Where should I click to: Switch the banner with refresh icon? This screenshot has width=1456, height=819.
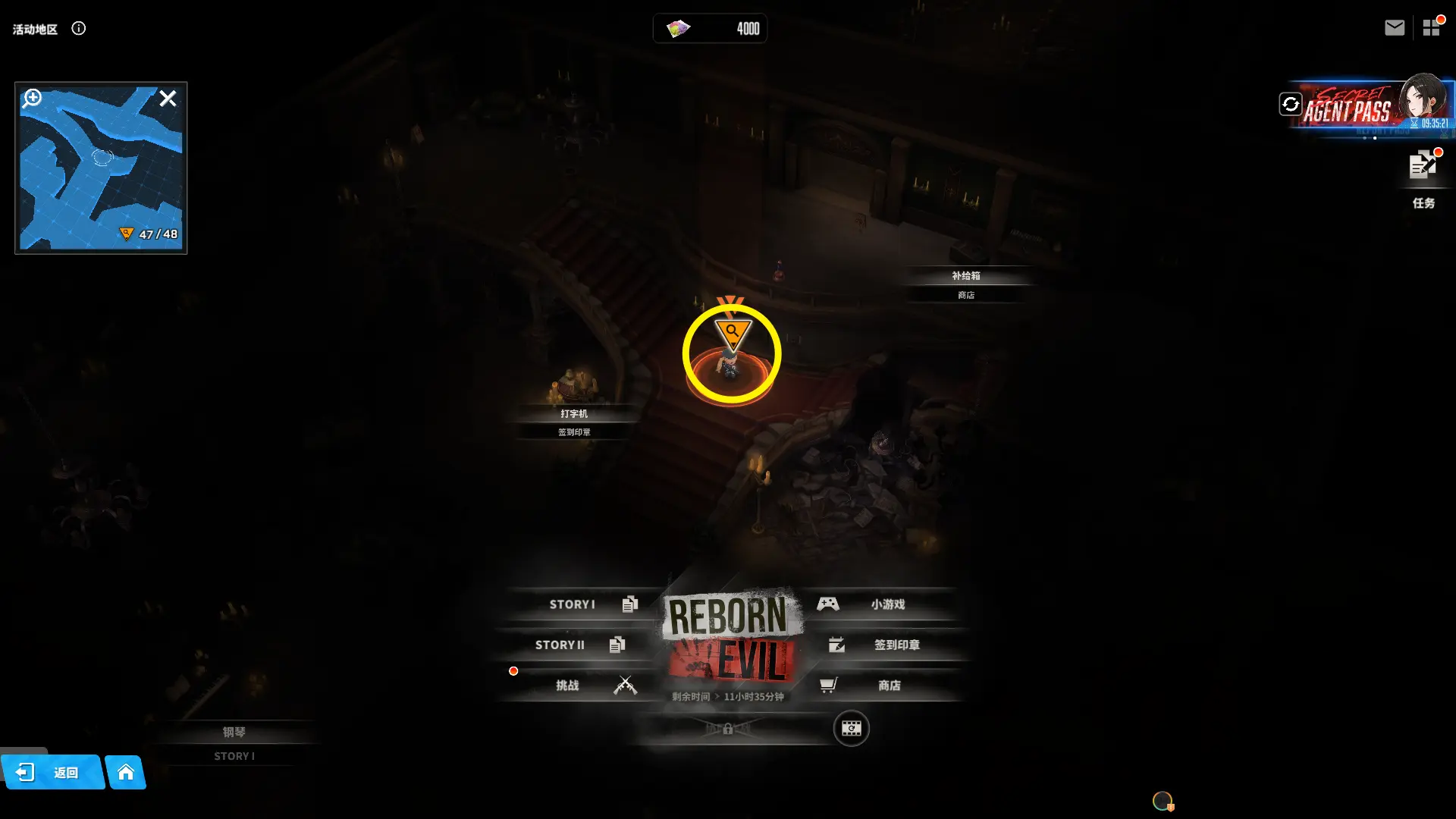[x=1290, y=104]
